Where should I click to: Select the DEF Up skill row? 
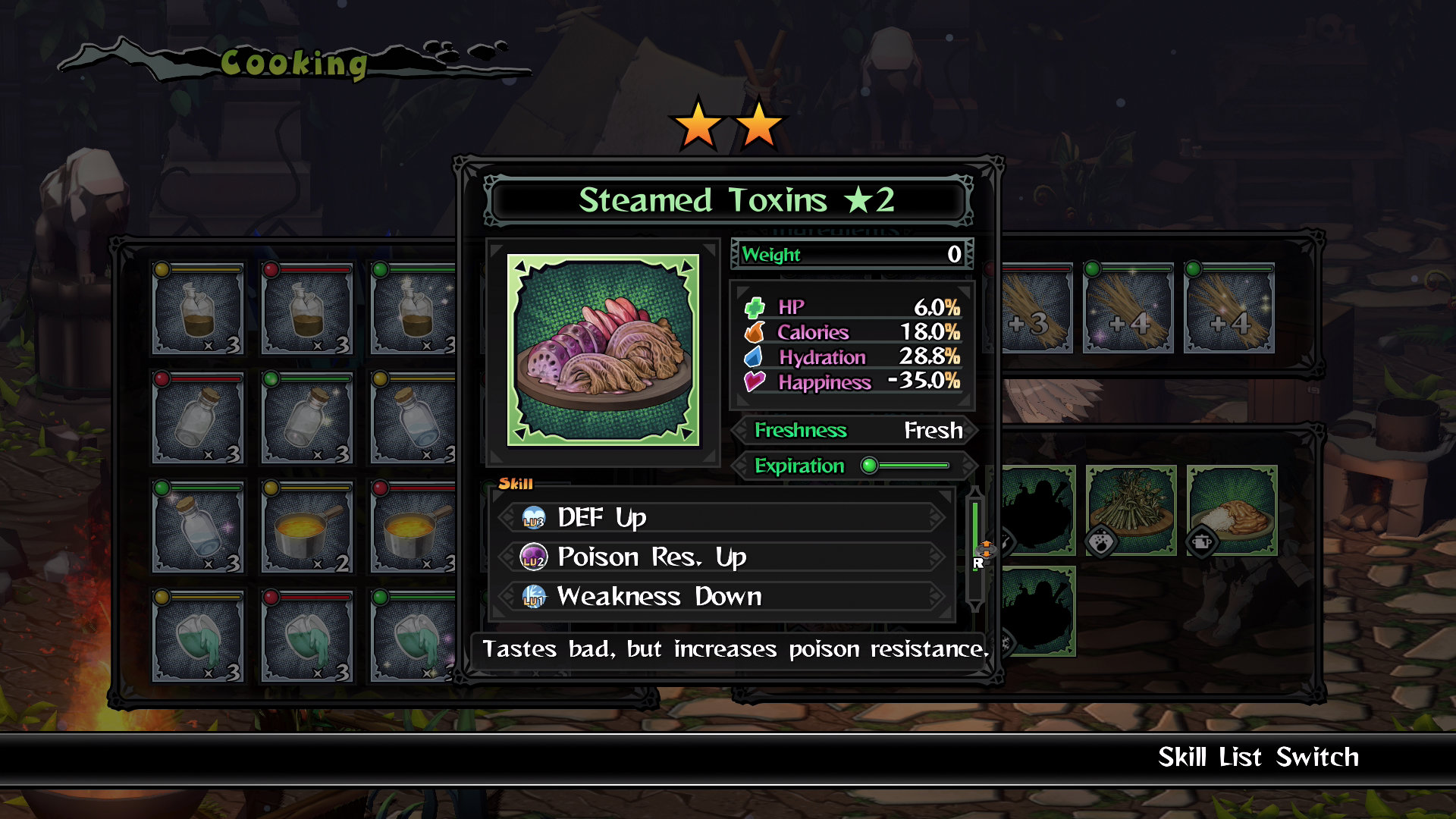click(720, 518)
